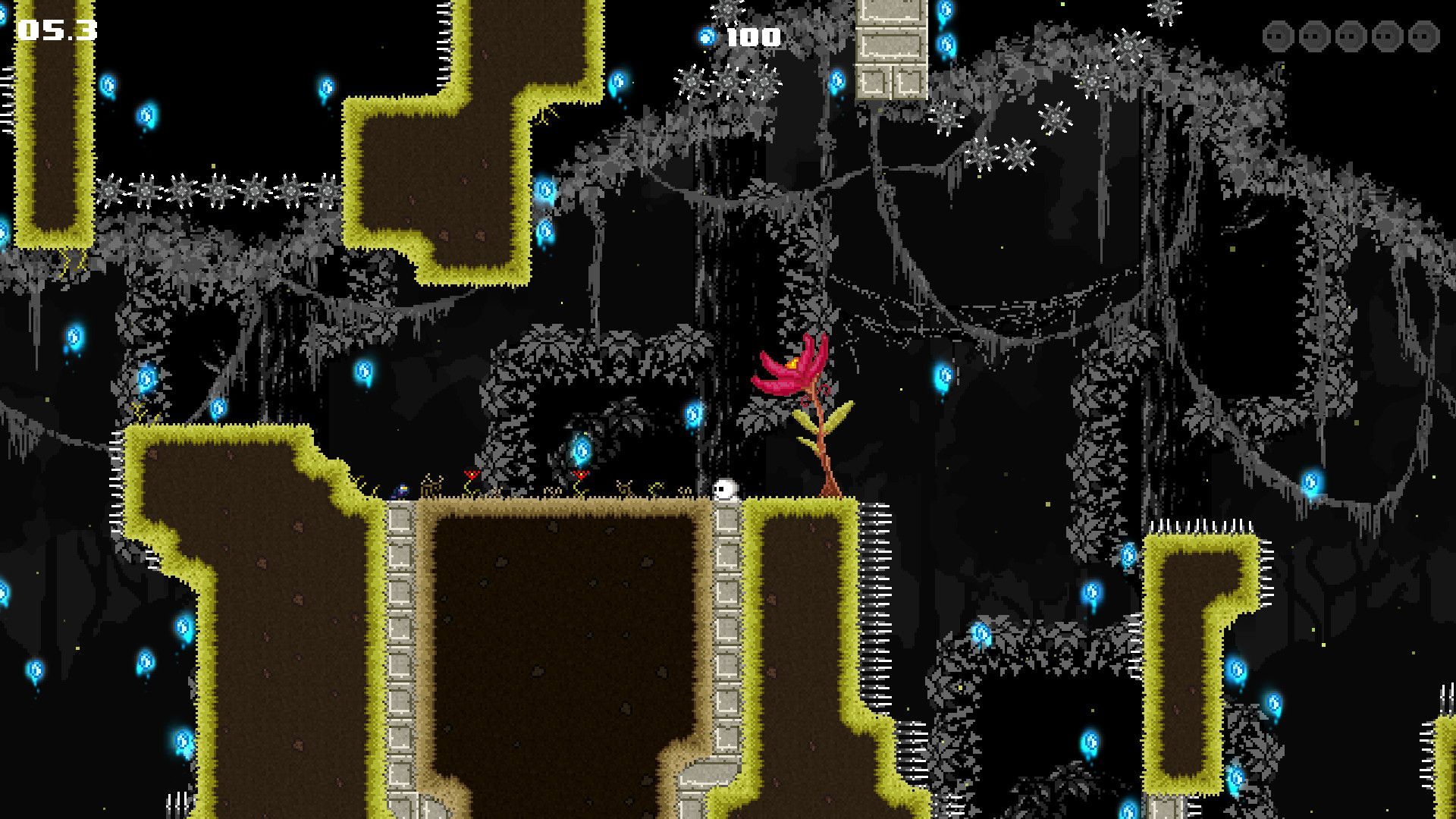Click the timer reading 05.3
Screen dimensions: 1456x819
[57, 30]
